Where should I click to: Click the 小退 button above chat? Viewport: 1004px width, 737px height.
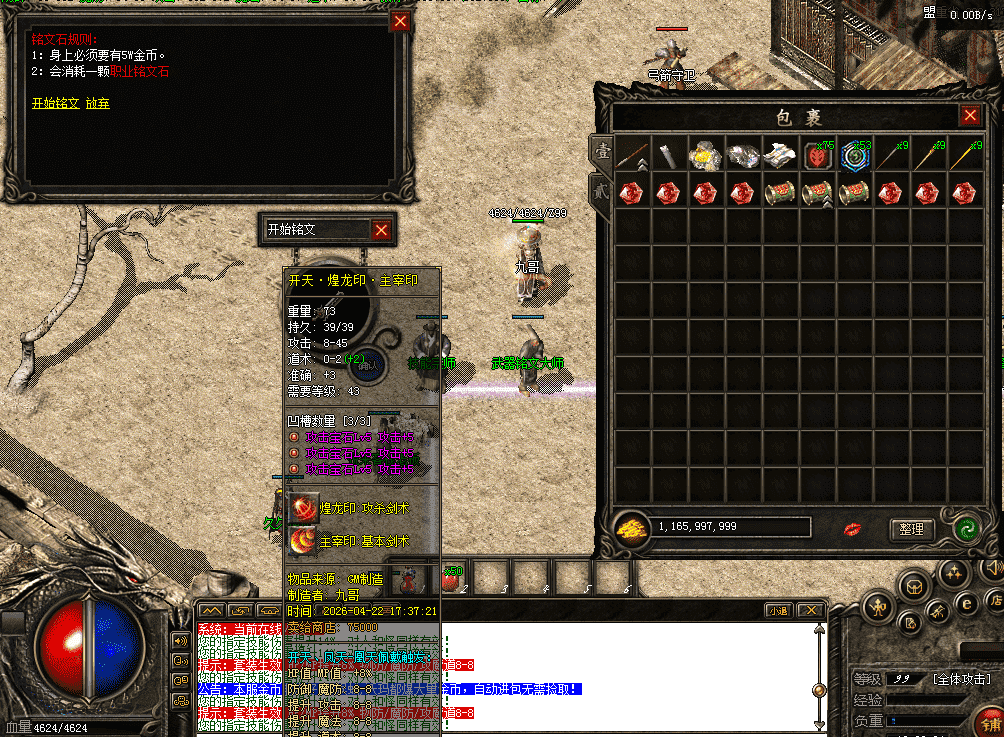tap(778, 610)
